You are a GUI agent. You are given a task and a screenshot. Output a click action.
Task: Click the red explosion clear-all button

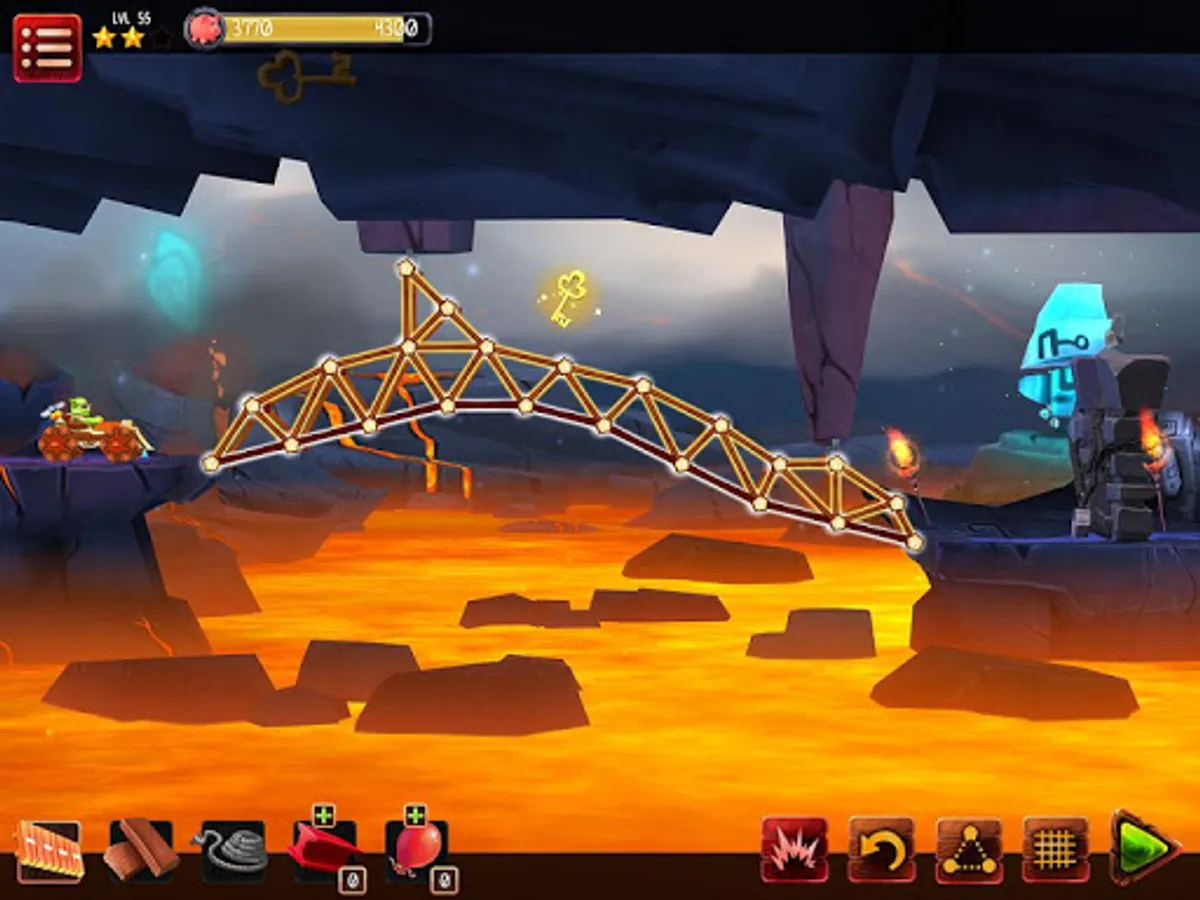click(794, 850)
